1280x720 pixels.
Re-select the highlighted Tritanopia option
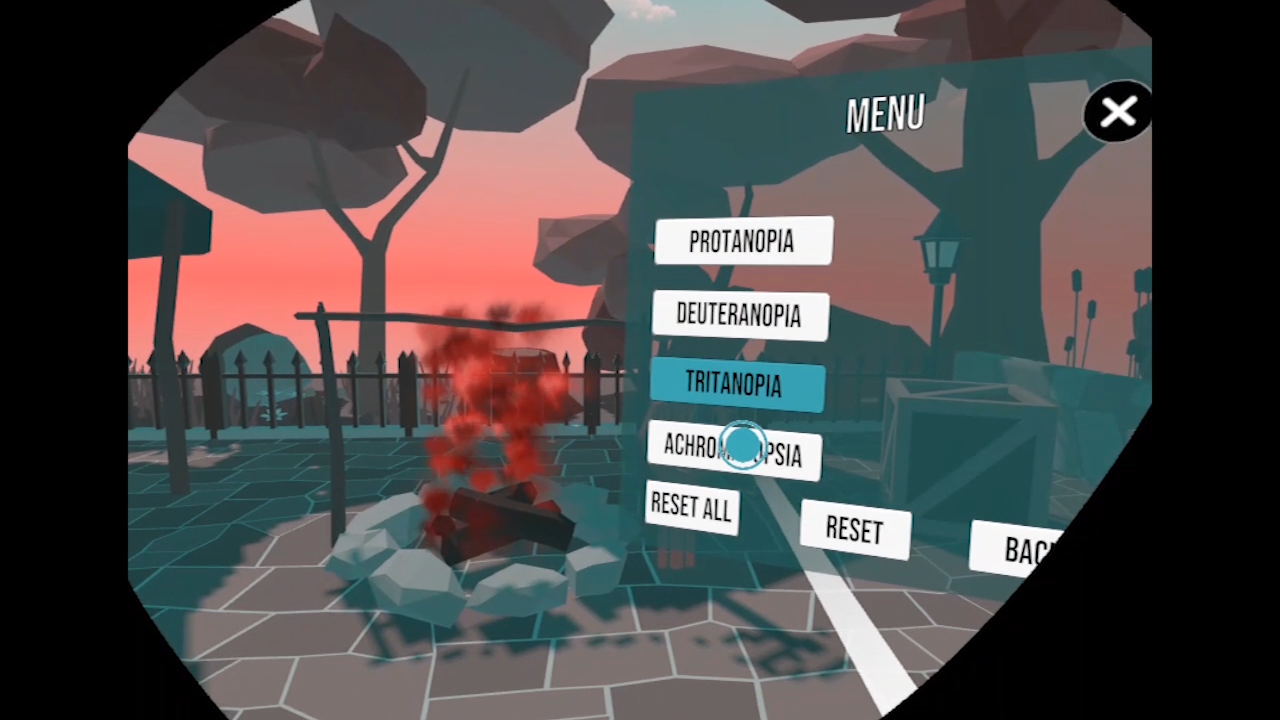point(736,385)
